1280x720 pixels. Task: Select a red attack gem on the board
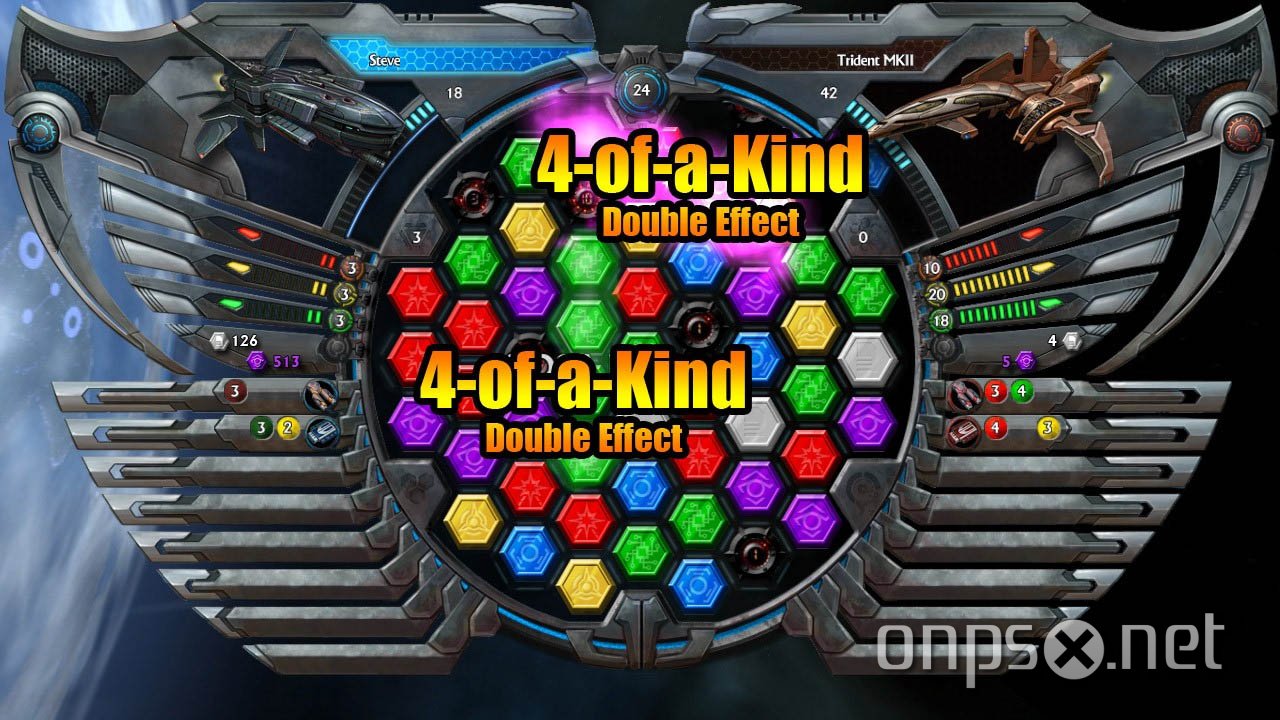point(418,293)
